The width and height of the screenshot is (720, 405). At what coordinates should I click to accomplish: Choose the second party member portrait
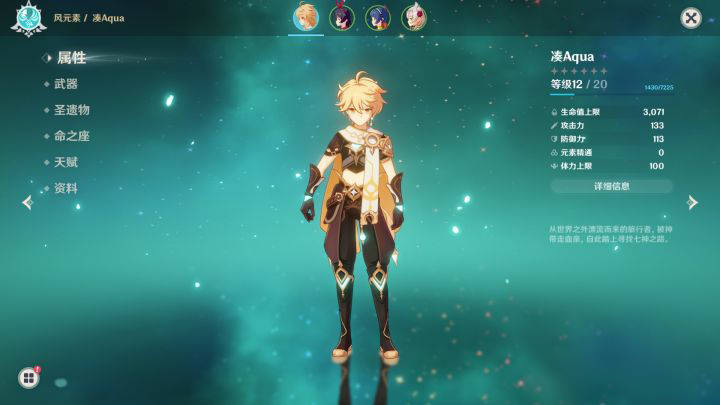pyautogui.click(x=342, y=17)
